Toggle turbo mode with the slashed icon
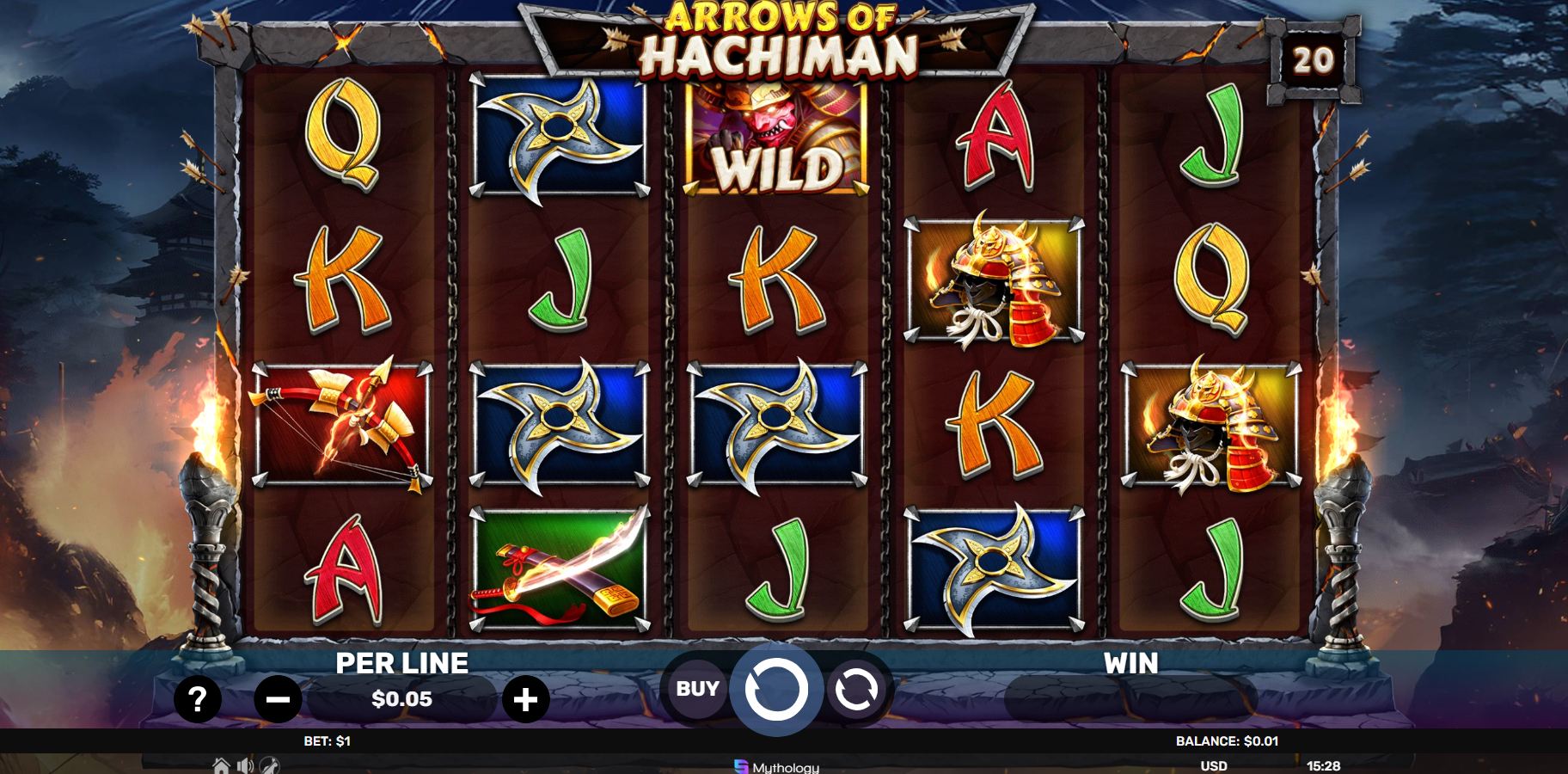Screen dimensions: 1568x774 coord(269,765)
